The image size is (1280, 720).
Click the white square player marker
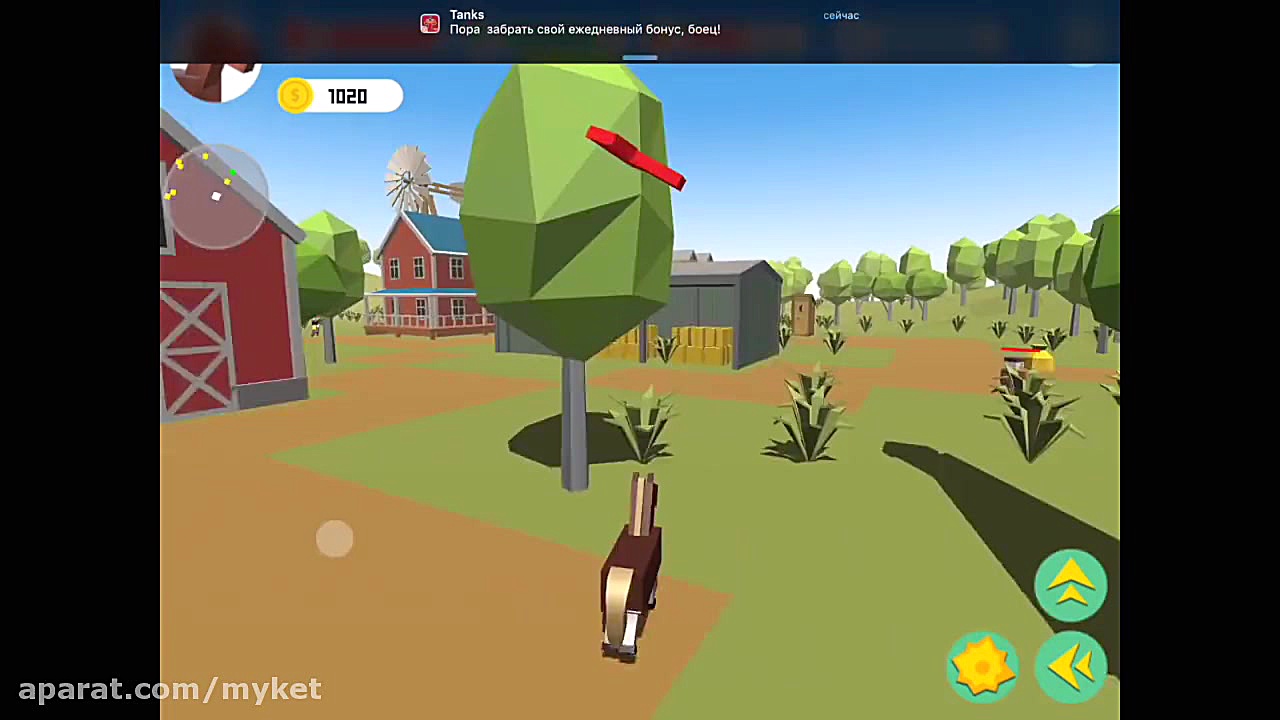coord(216,196)
